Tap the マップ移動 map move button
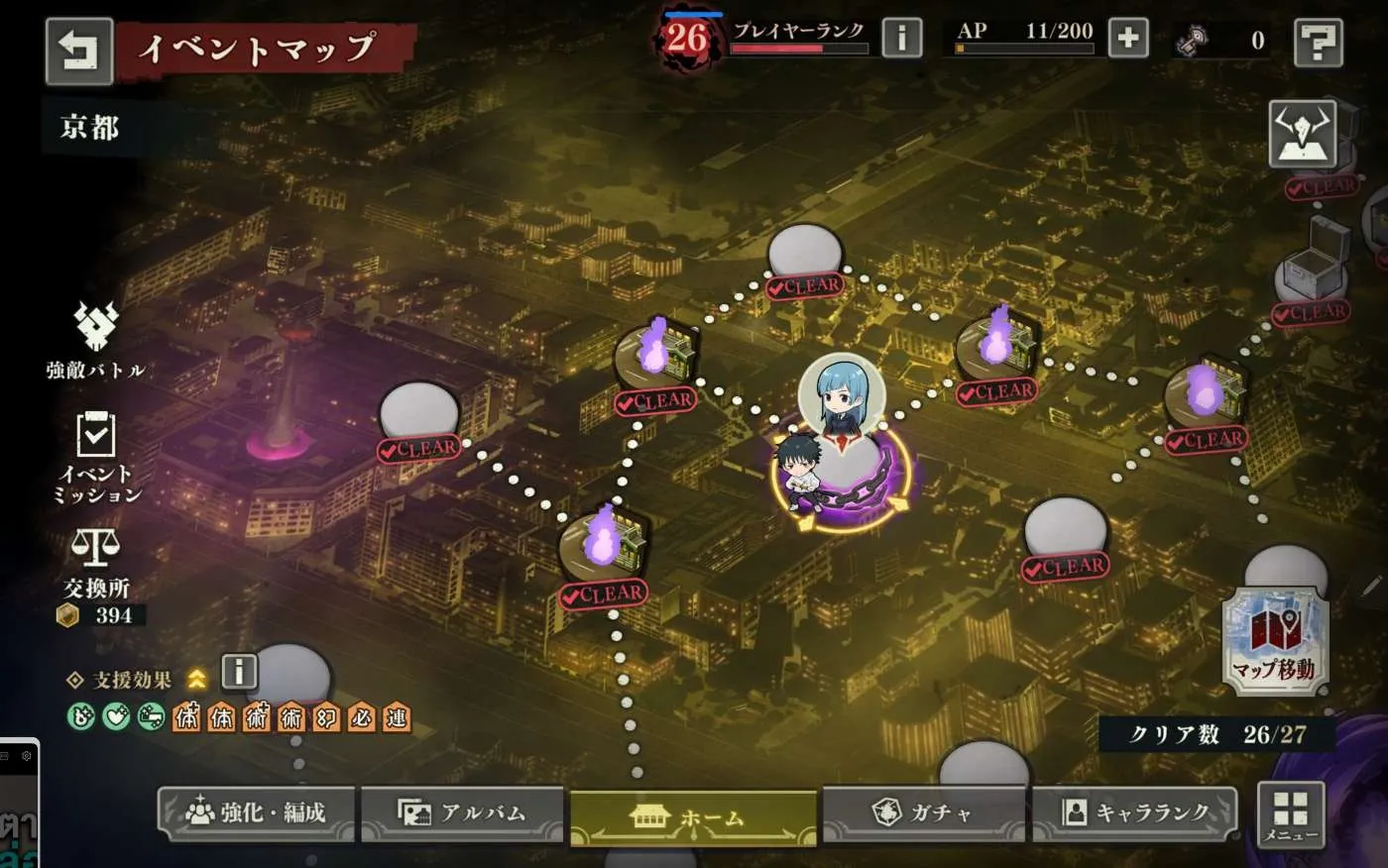This screenshot has width=1388, height=868. tap(1274, 639)
